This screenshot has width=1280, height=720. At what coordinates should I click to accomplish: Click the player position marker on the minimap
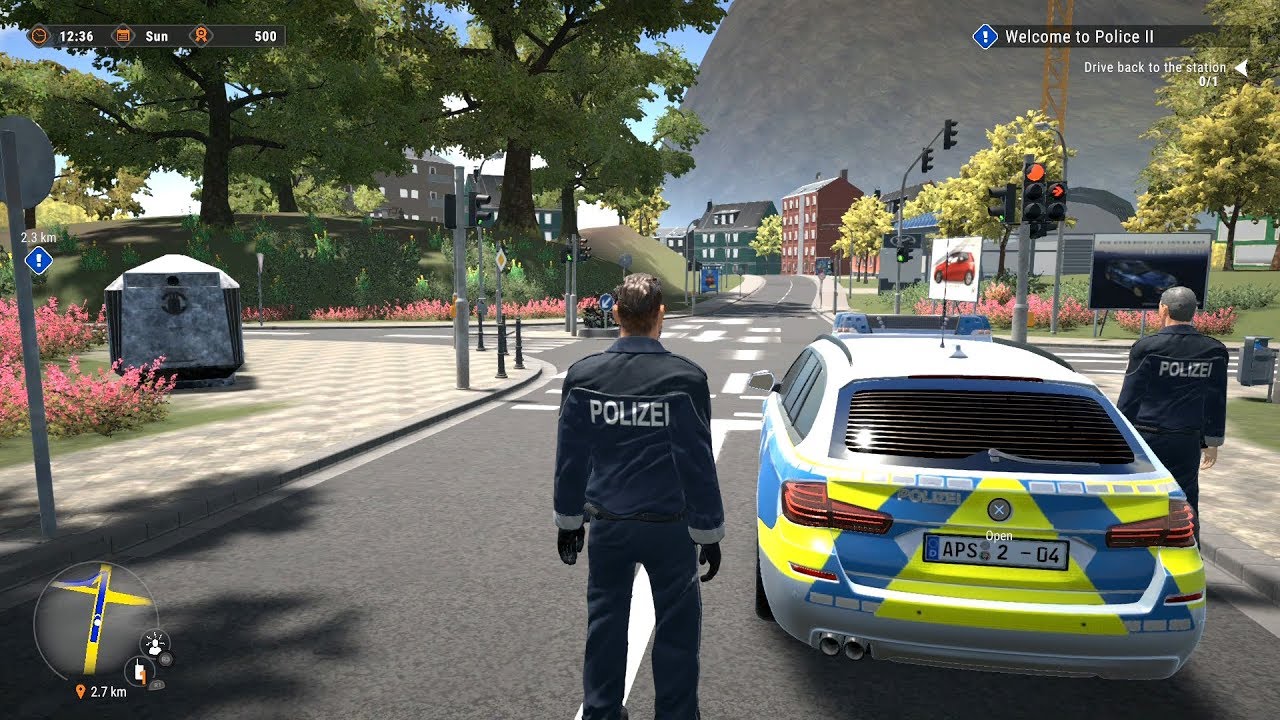click(98, 620)
